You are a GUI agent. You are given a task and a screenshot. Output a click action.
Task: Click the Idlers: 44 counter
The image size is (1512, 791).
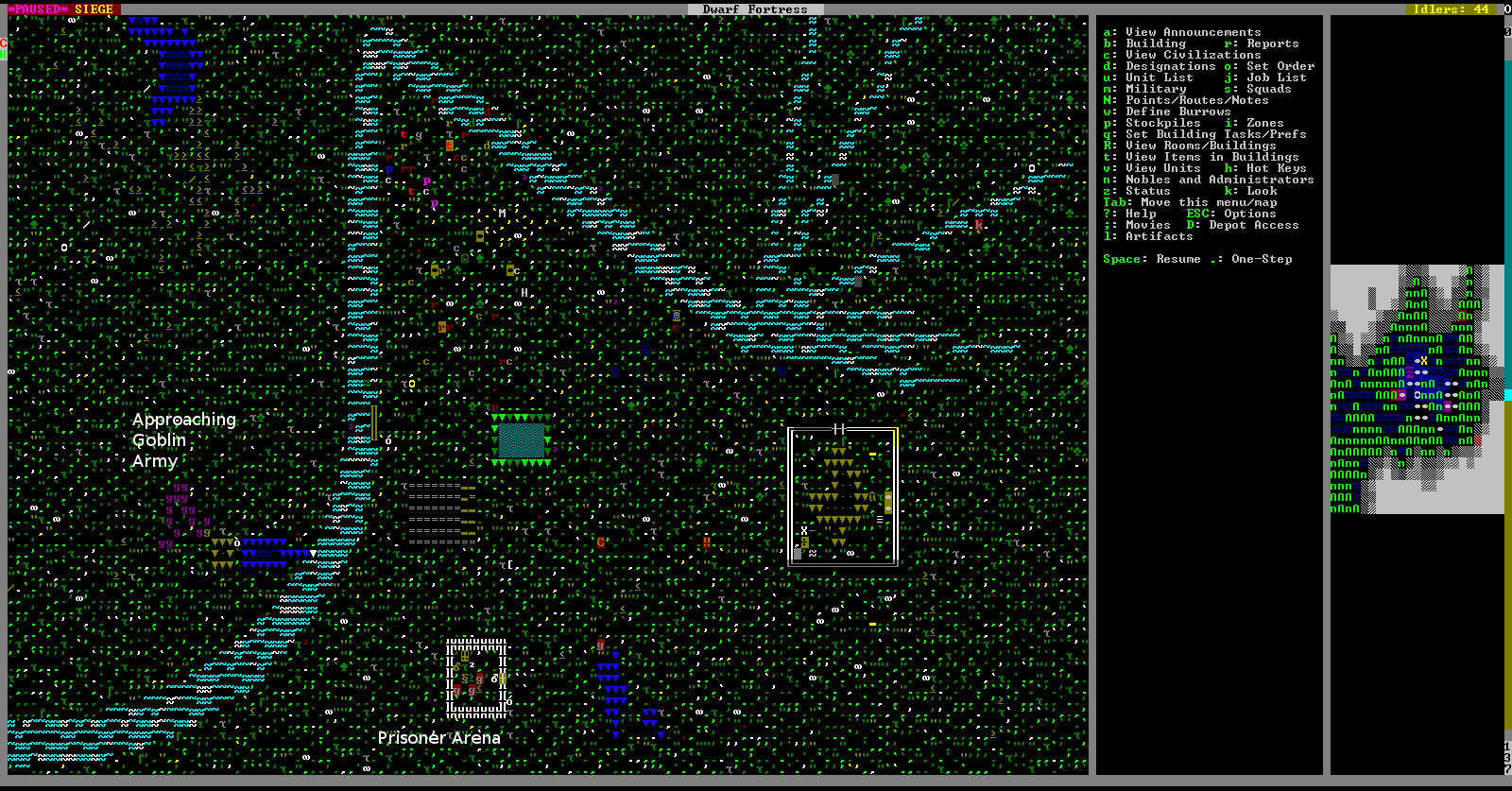click(1451, 9)
